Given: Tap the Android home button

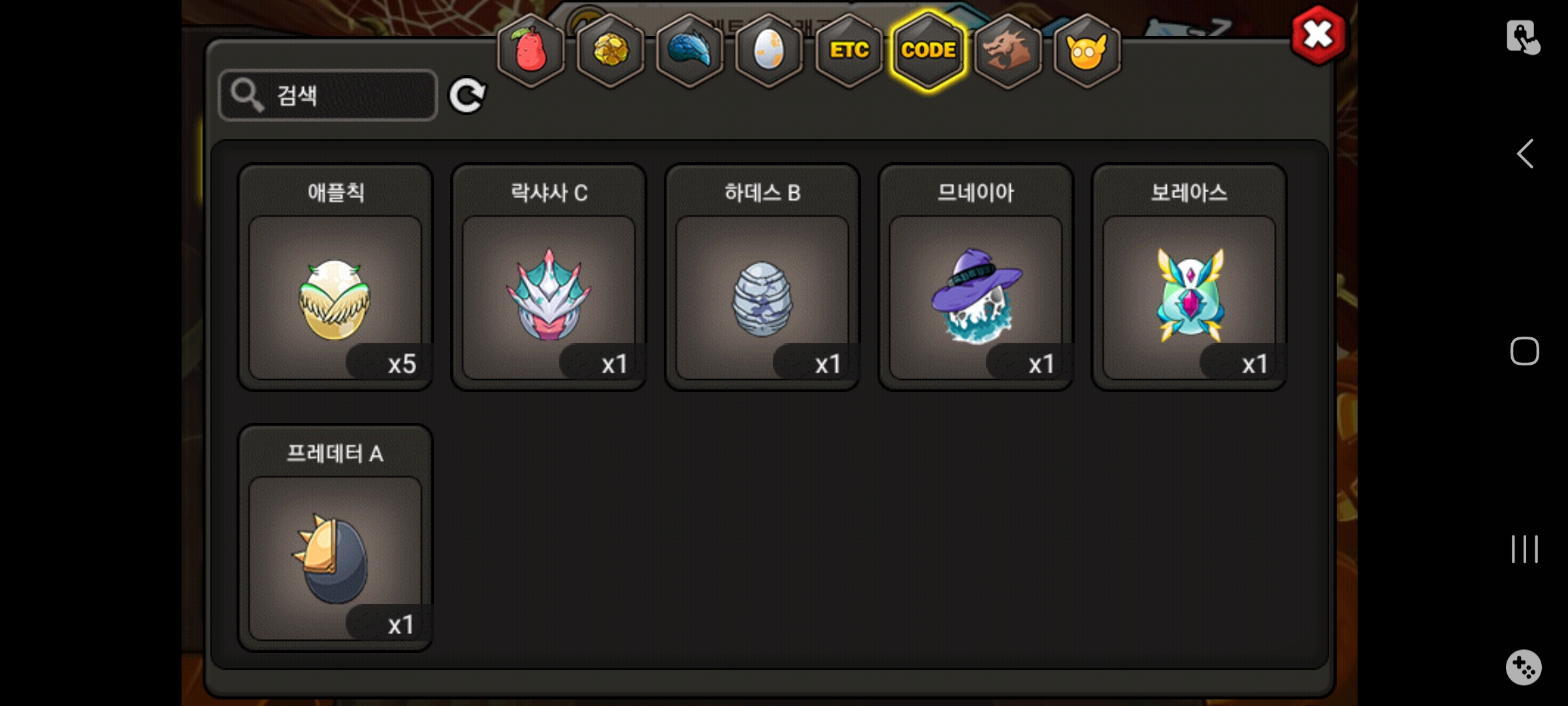Looking at the screenshot, I should pos(1525,351).
